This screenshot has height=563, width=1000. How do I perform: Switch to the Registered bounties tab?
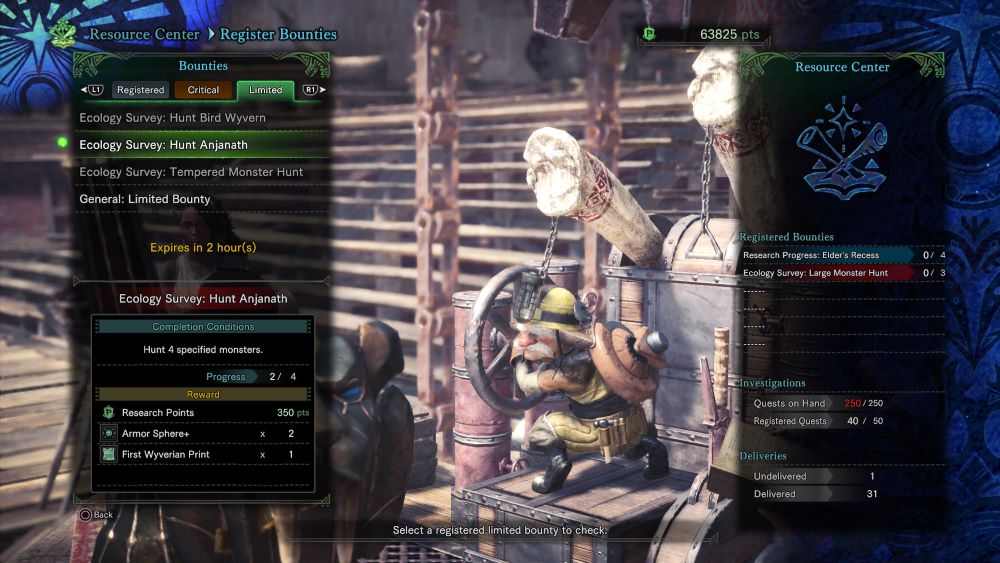[140, 90]
